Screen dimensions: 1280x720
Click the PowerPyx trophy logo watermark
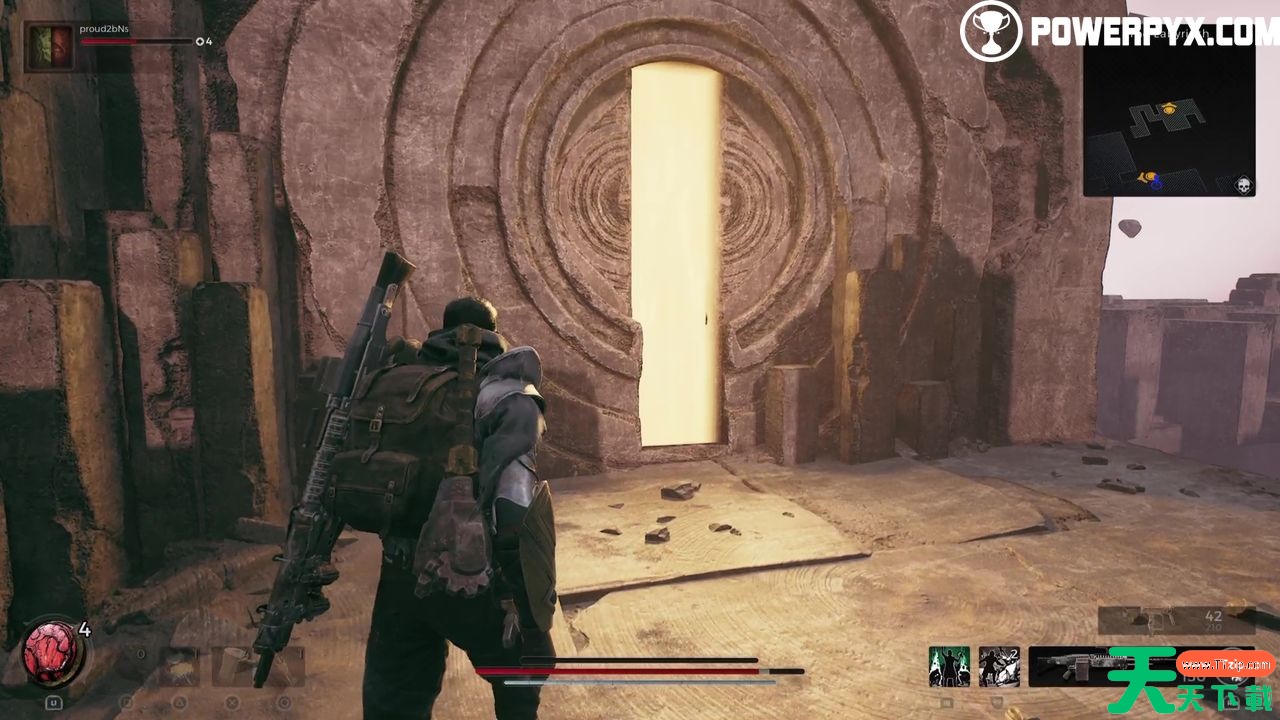click(990, 32)
